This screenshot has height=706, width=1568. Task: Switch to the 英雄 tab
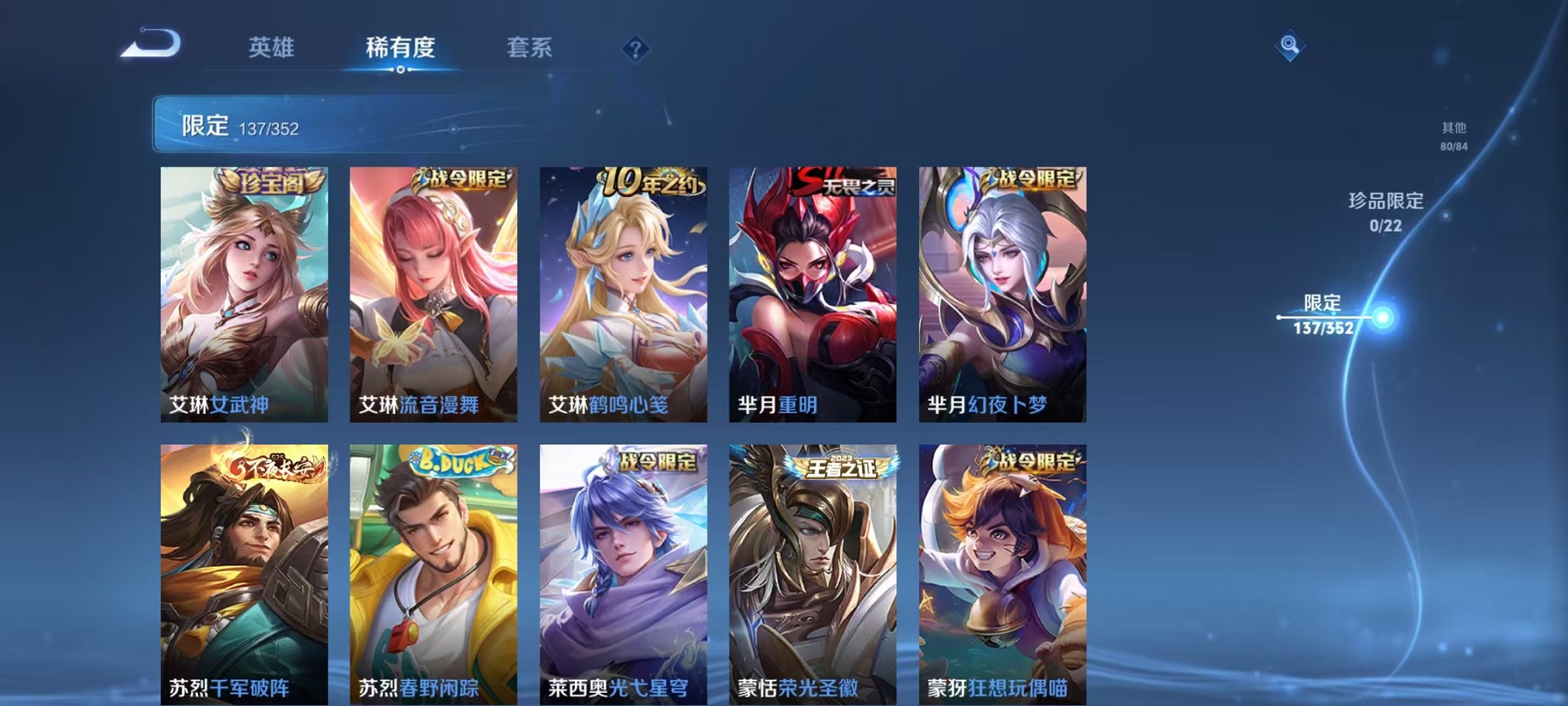click(273, 48)
